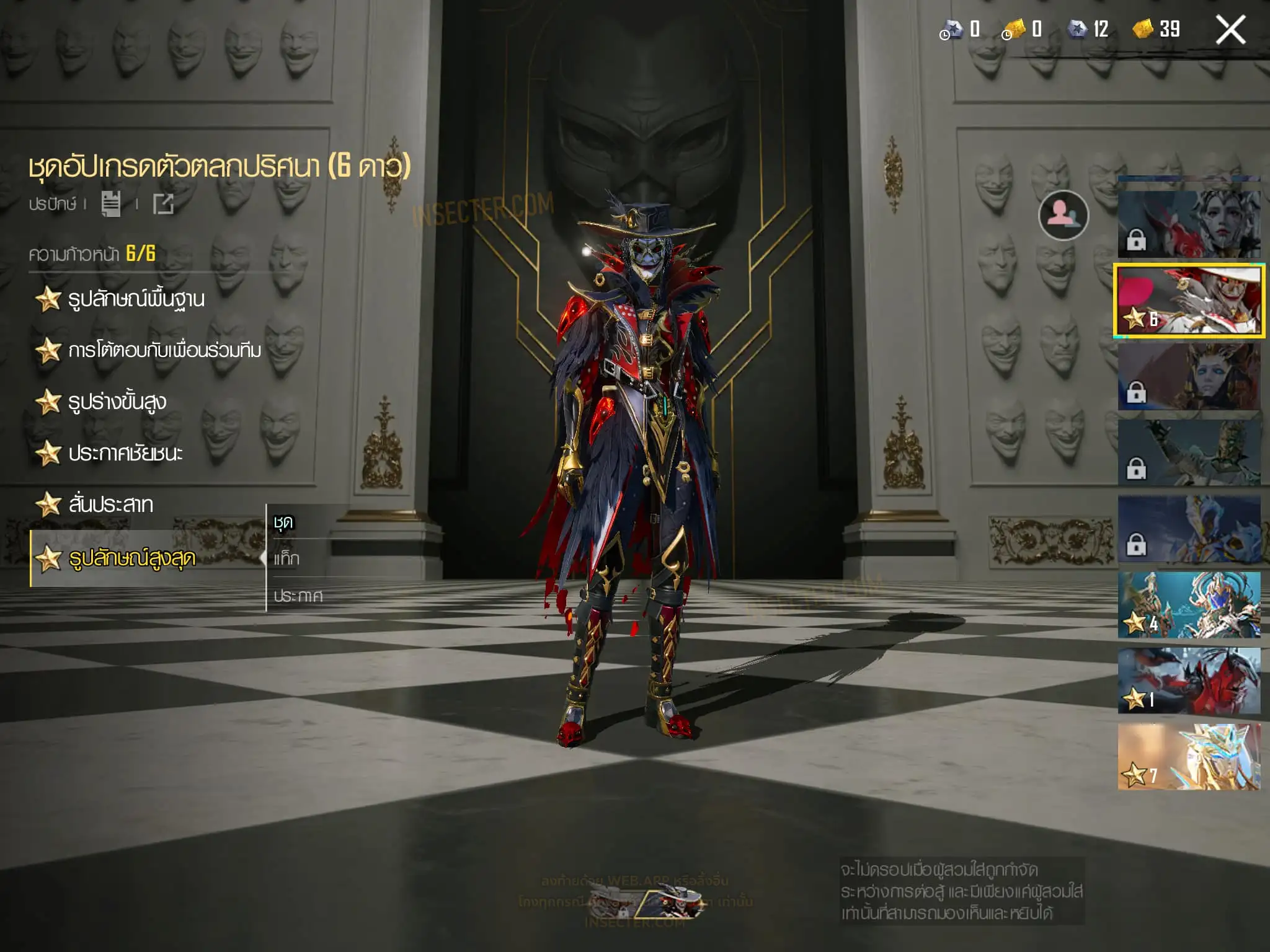Choose the highlighted รูปลักษณ์สูงสุด entry
This screenshot has width=1270, height=952.
tap(131, 558)
